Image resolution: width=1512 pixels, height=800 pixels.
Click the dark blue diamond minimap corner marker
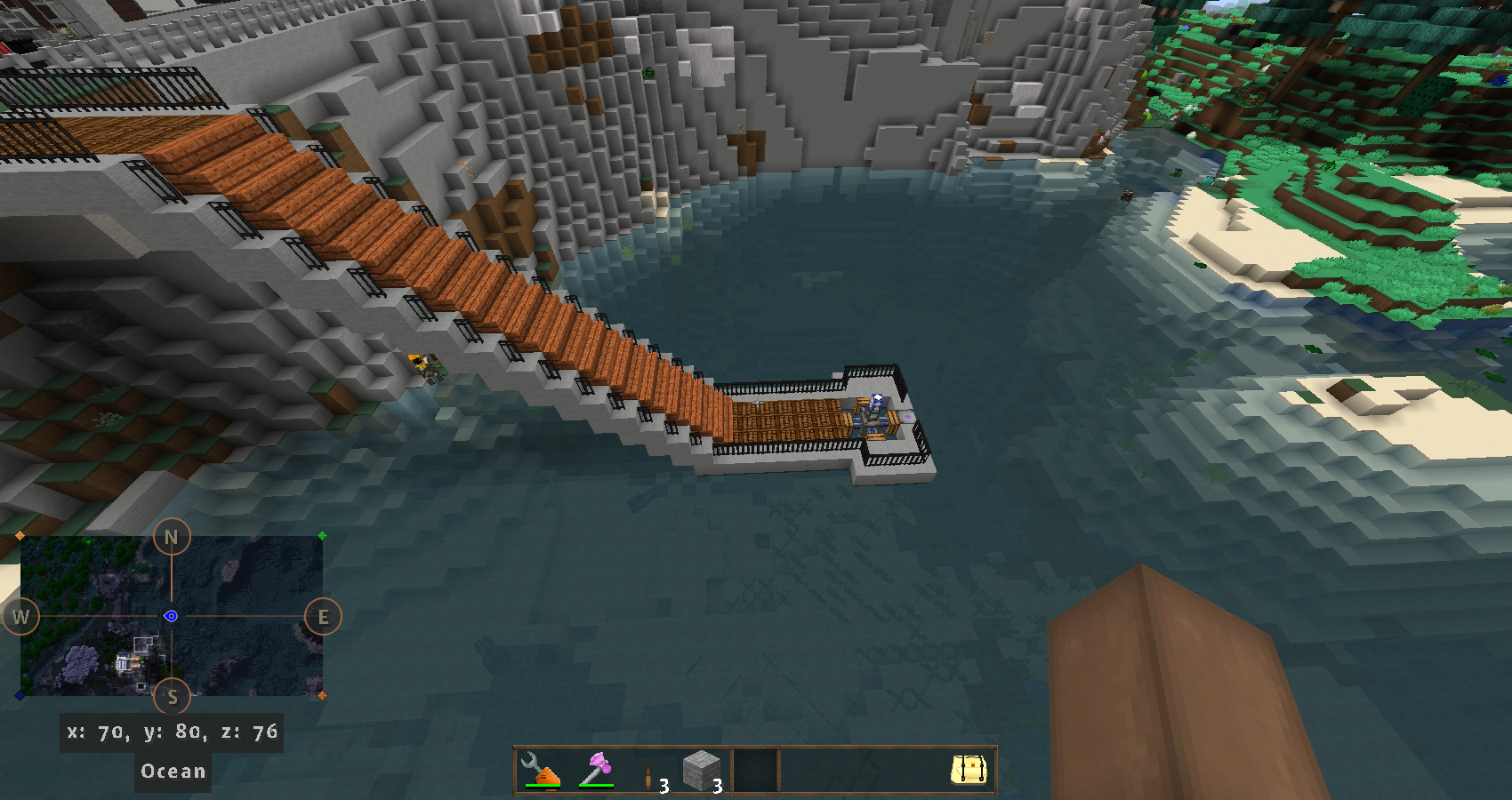click(x=20, y=695)
